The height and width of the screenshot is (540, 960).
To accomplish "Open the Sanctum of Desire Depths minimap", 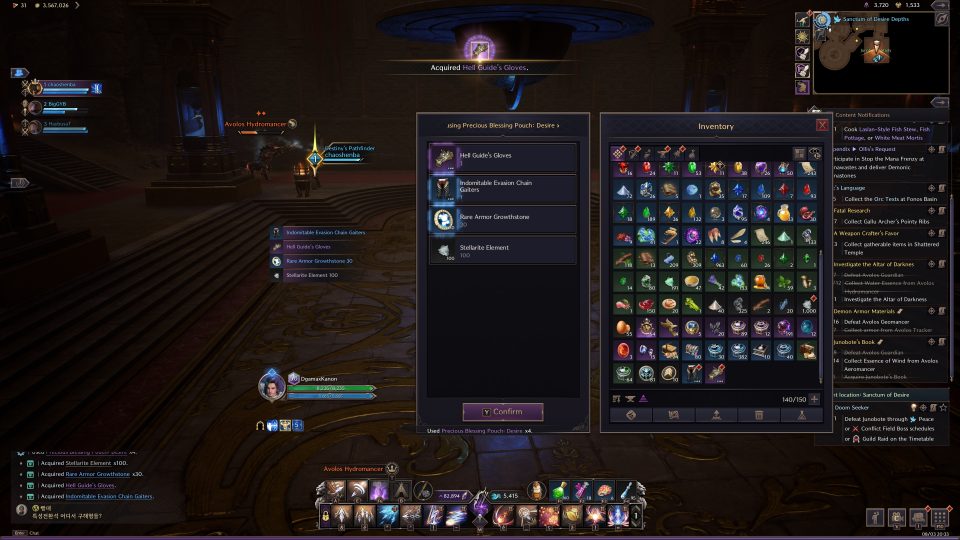I will point(878,55).
